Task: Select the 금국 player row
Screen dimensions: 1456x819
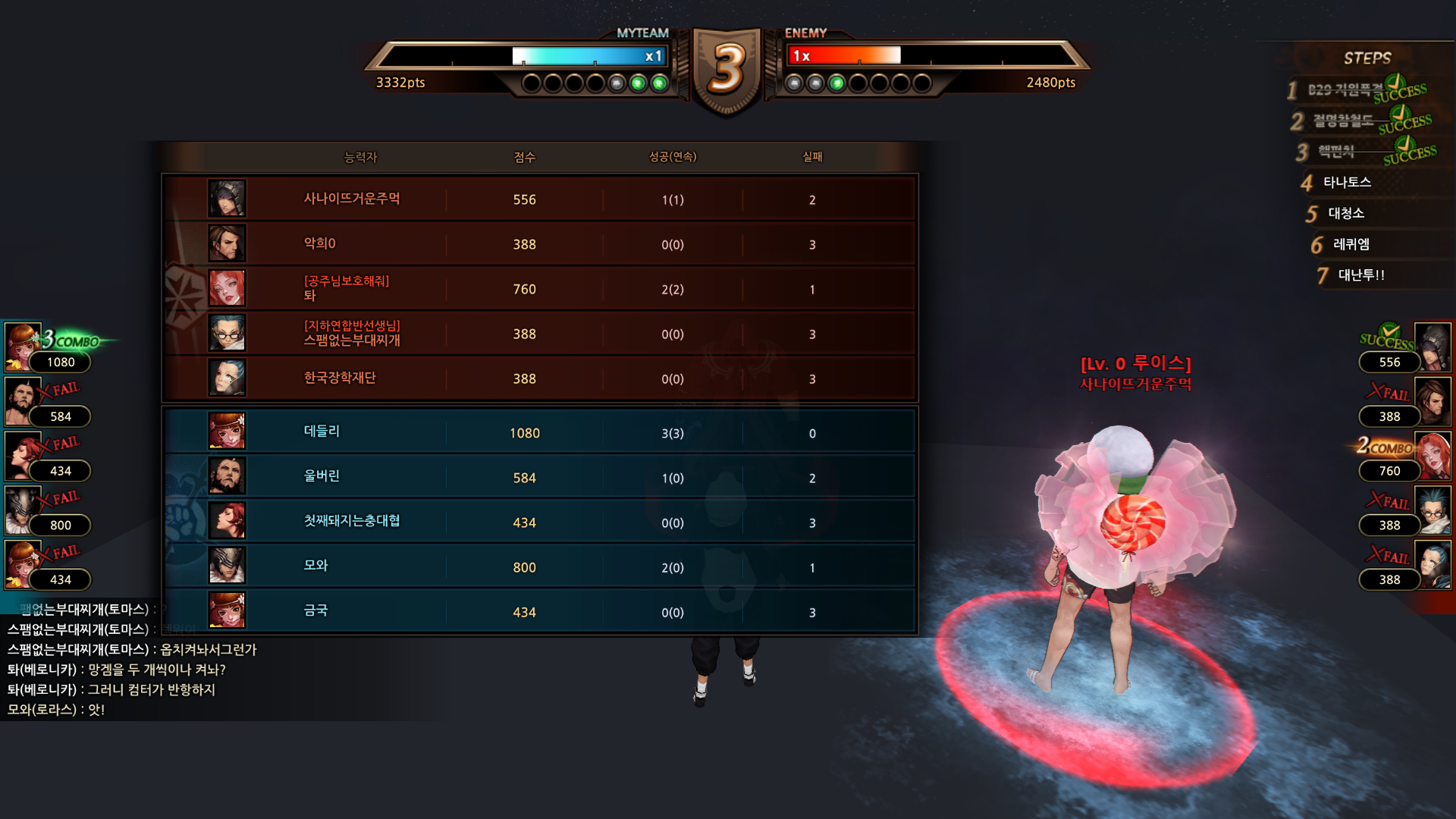Action: [x=538, y=611]
